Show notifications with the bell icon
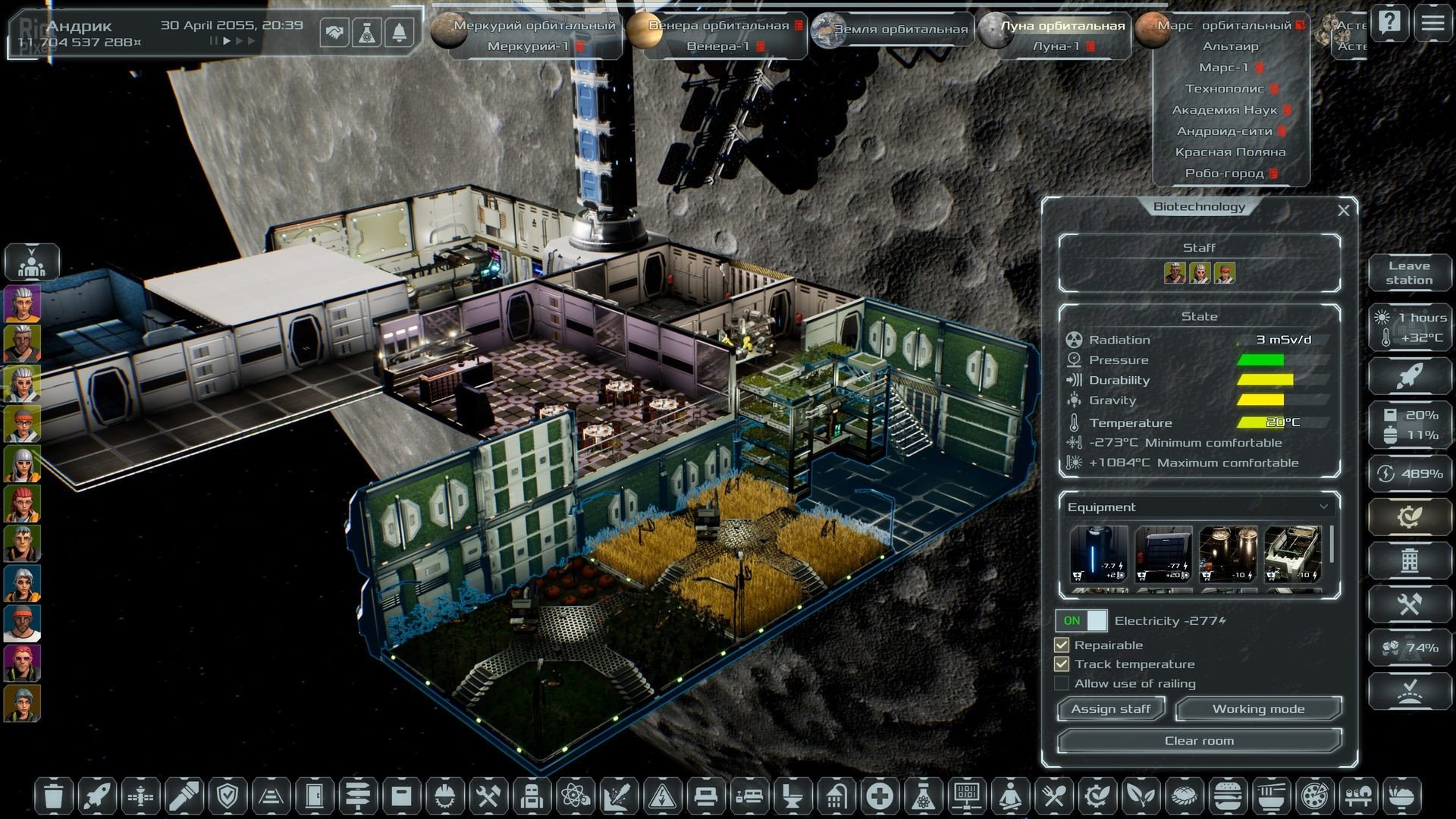Screen dimensions: 1456x819 coord(400,33)
